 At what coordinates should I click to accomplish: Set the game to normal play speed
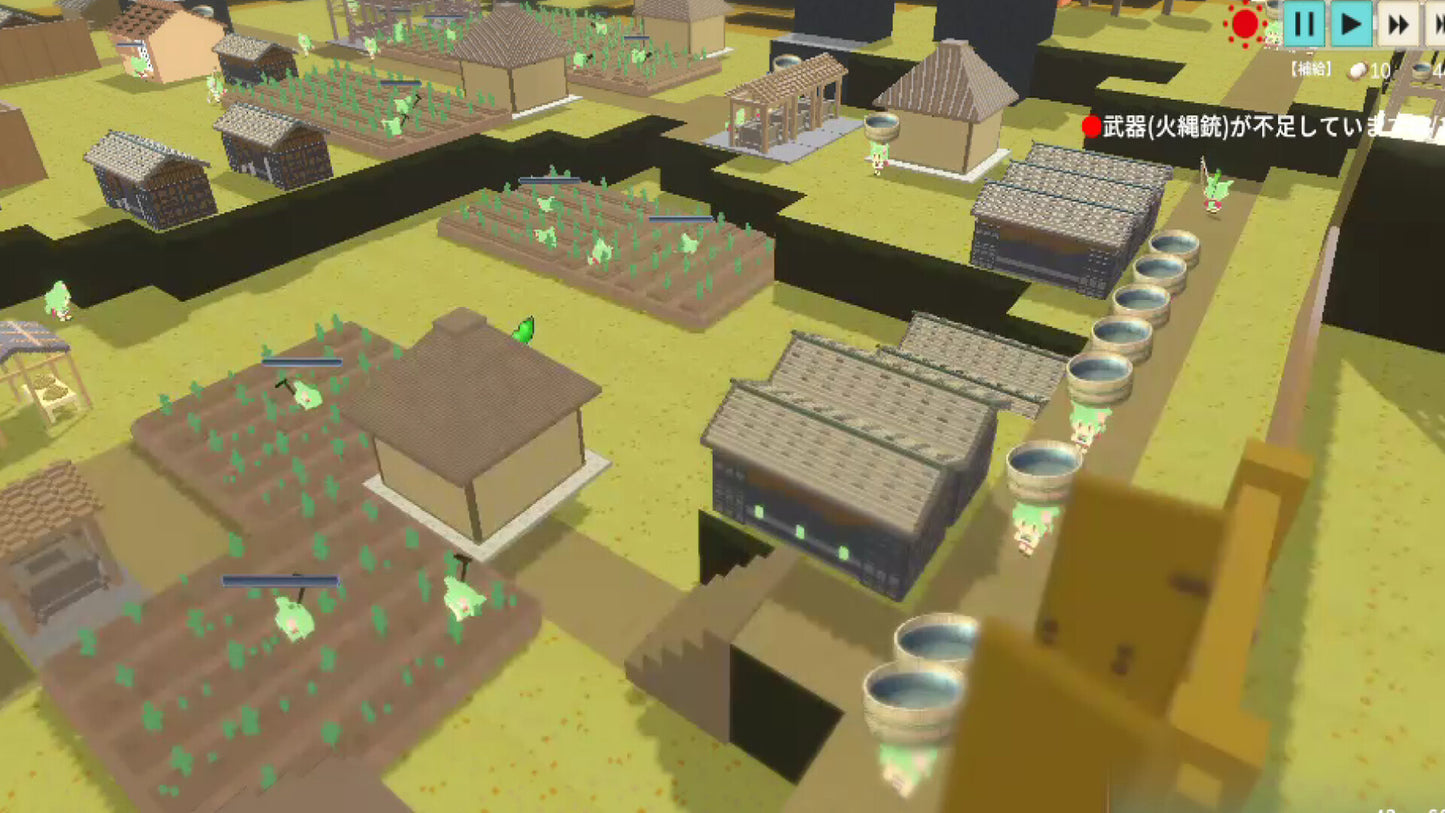point(1351,24)
